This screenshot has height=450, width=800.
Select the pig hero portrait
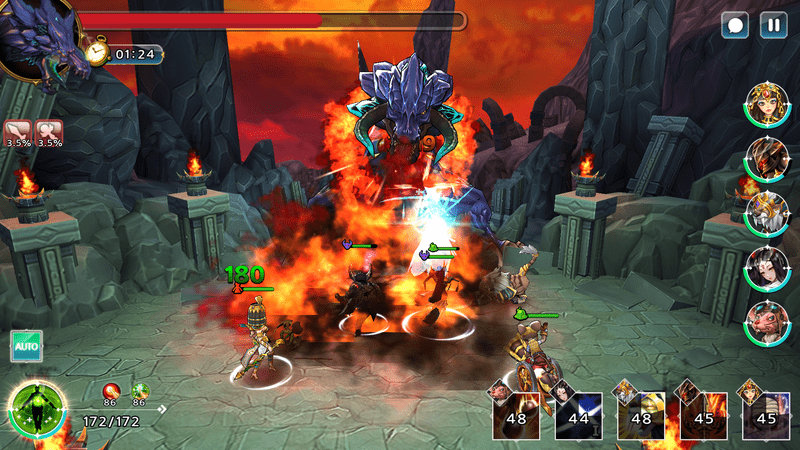click(767, 322)
